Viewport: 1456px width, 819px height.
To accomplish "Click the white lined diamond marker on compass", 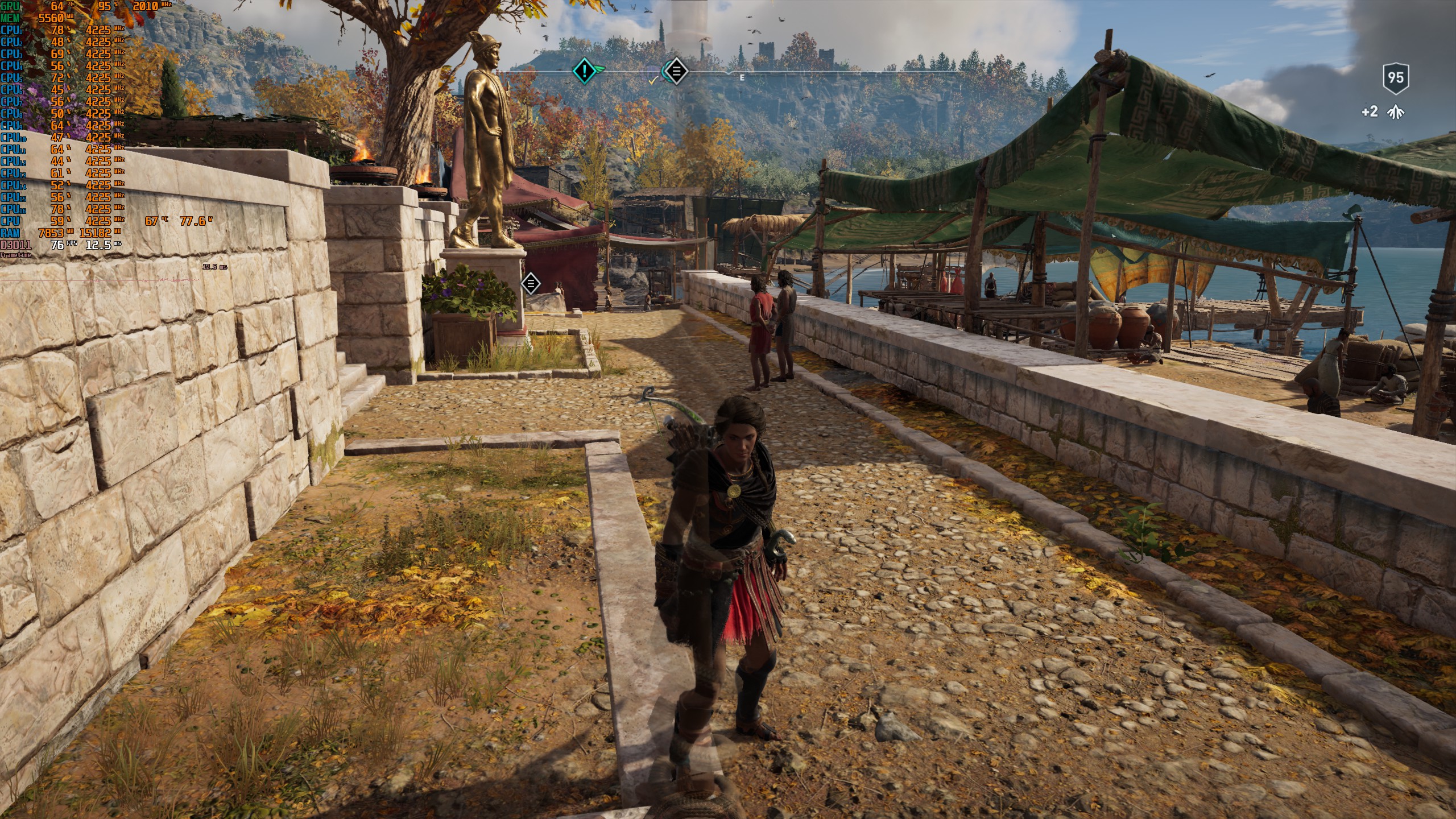I will point(676,71).
